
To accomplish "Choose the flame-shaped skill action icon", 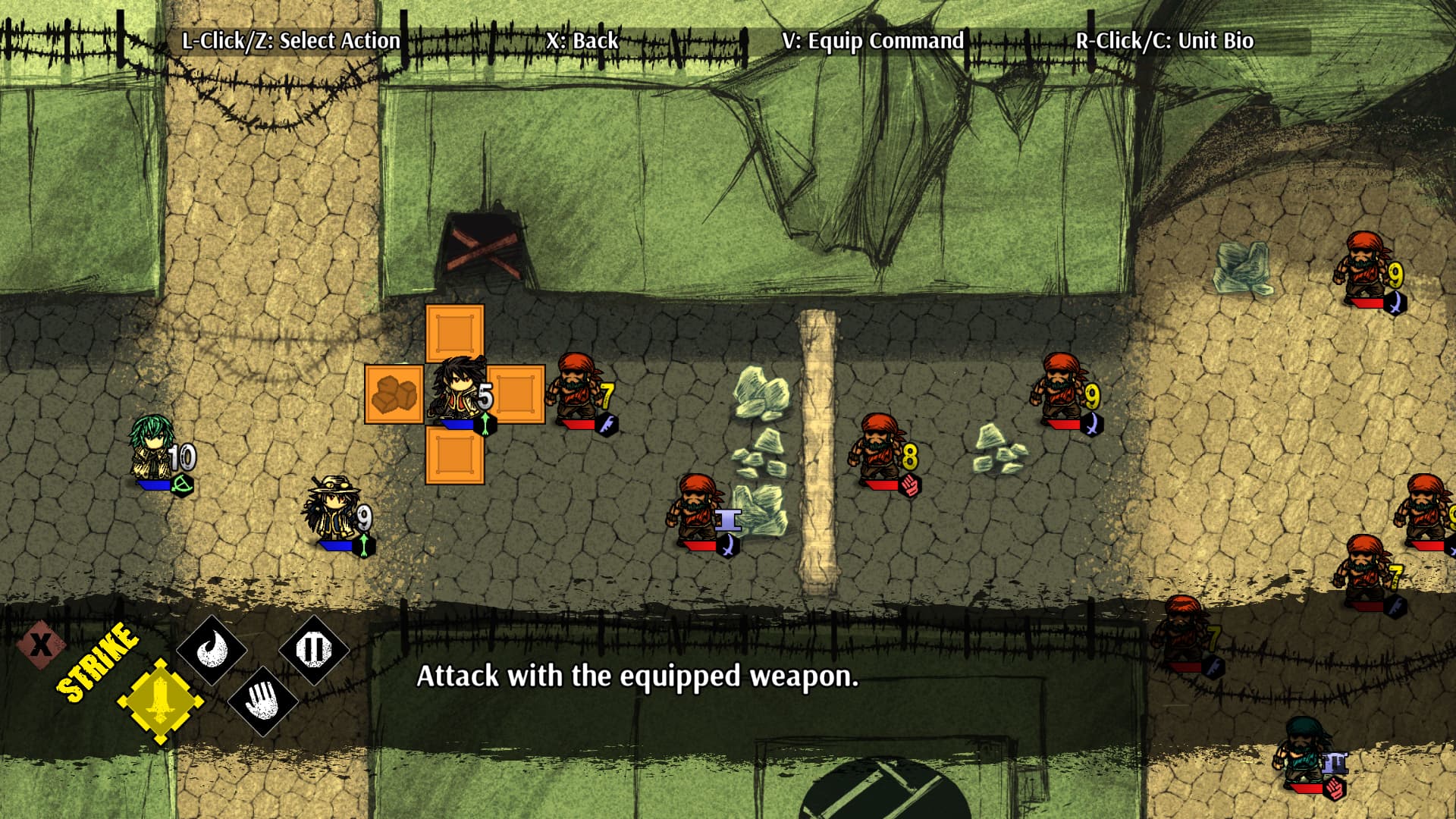I will click(x=211, y=650).
